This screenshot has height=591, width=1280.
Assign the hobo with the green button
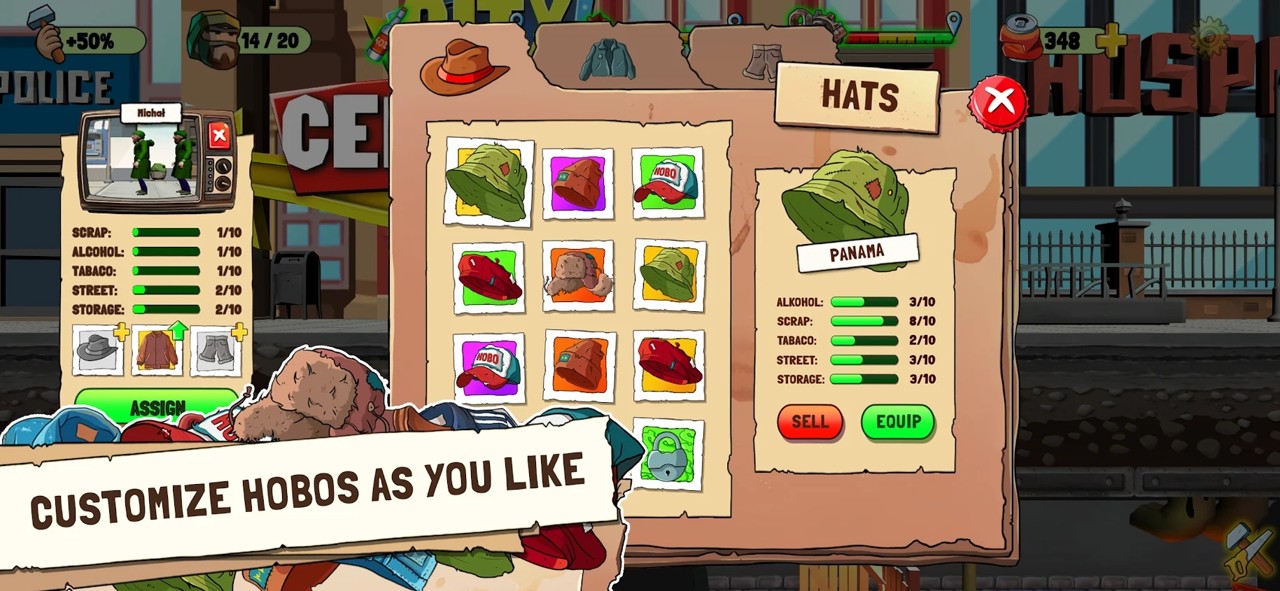(157, 406)
